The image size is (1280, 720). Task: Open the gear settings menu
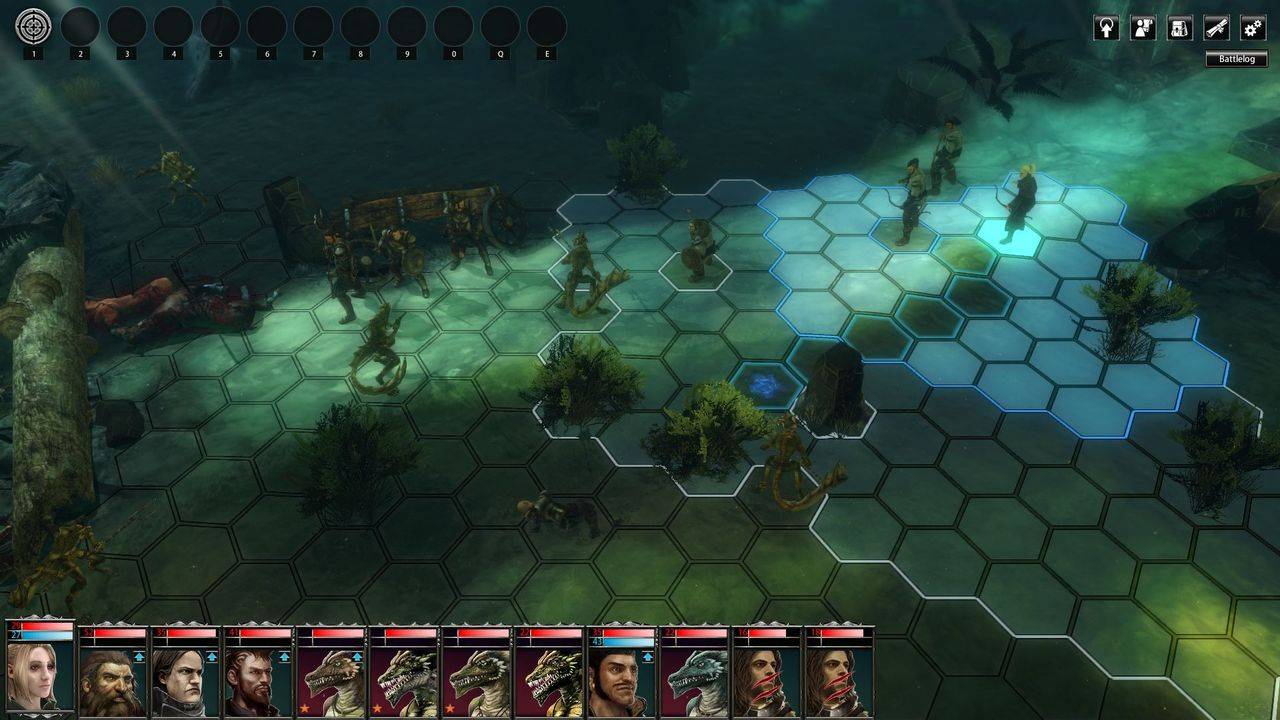pyautogui.click(x=1253, y=28)
